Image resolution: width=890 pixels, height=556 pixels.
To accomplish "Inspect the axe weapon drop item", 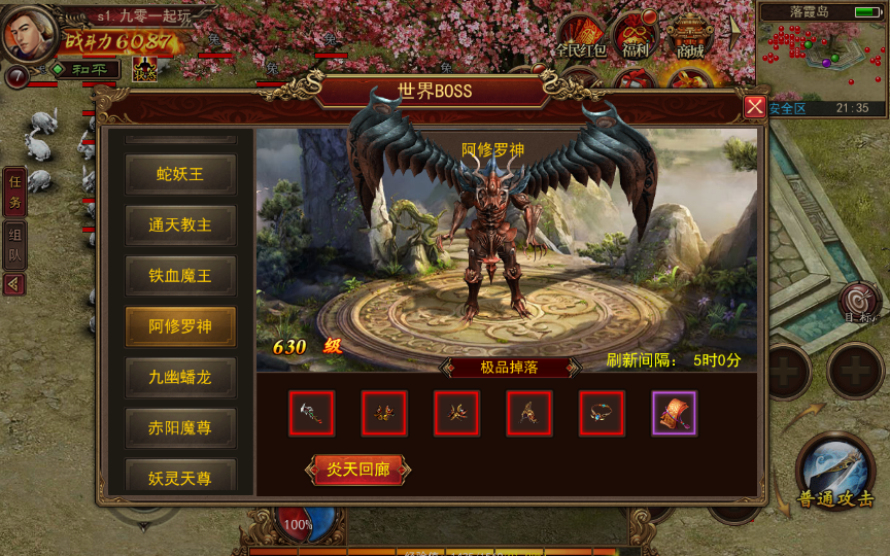I will pos(312,413).
